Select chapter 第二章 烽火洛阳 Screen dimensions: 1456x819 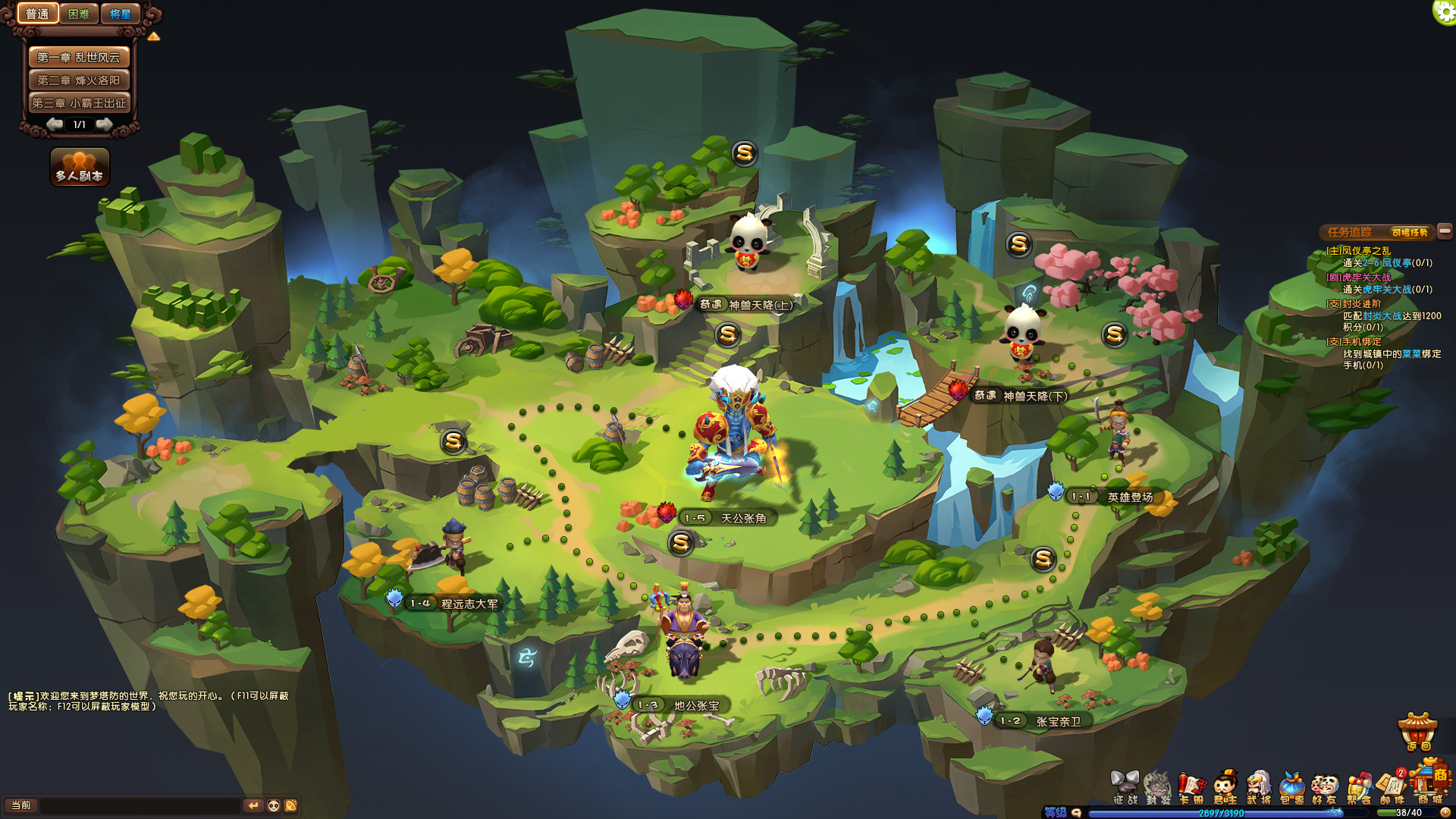[80, 79]
